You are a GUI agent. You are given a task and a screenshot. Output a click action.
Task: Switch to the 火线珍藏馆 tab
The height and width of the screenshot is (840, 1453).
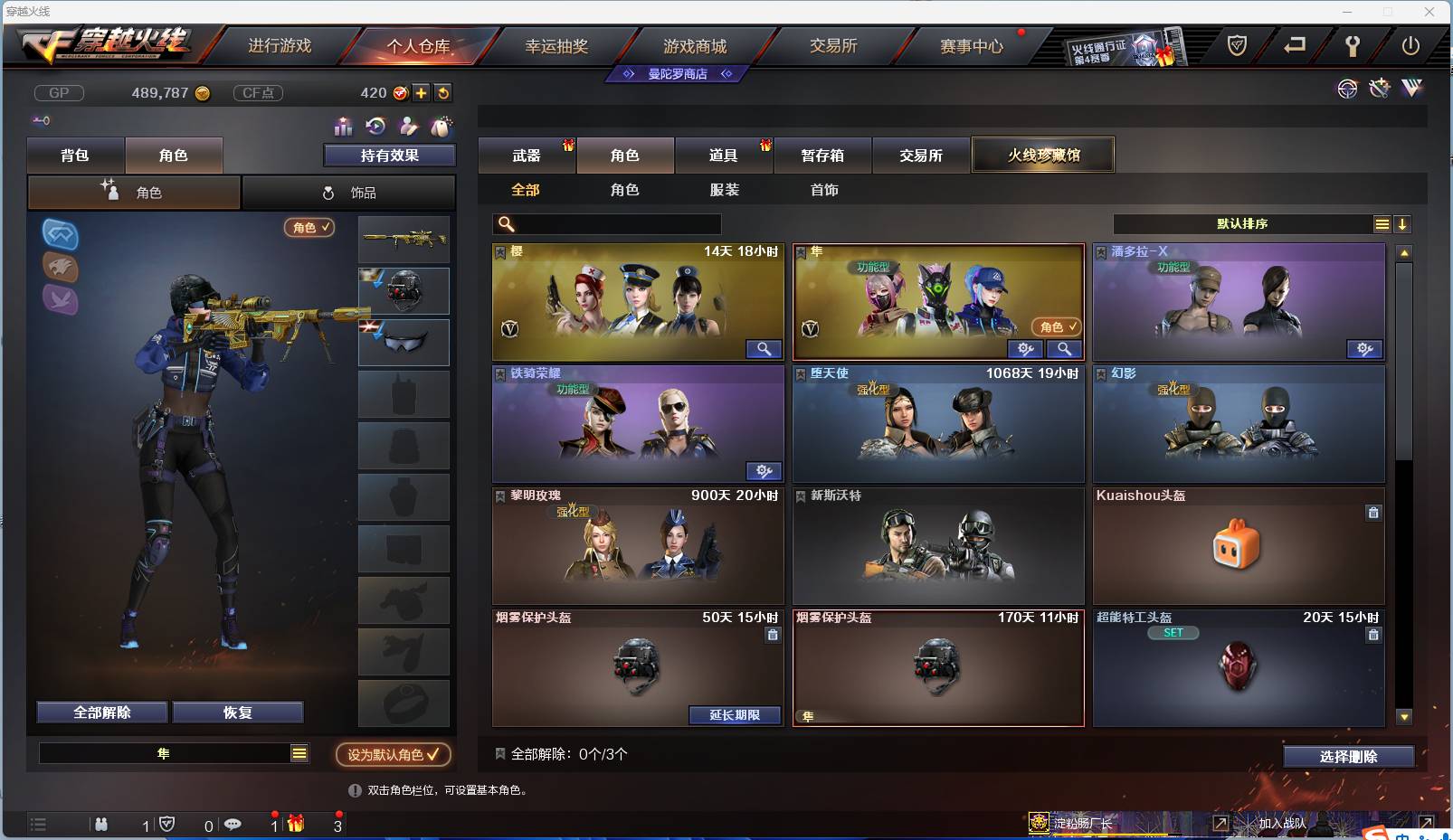[x=1043, y=155]
